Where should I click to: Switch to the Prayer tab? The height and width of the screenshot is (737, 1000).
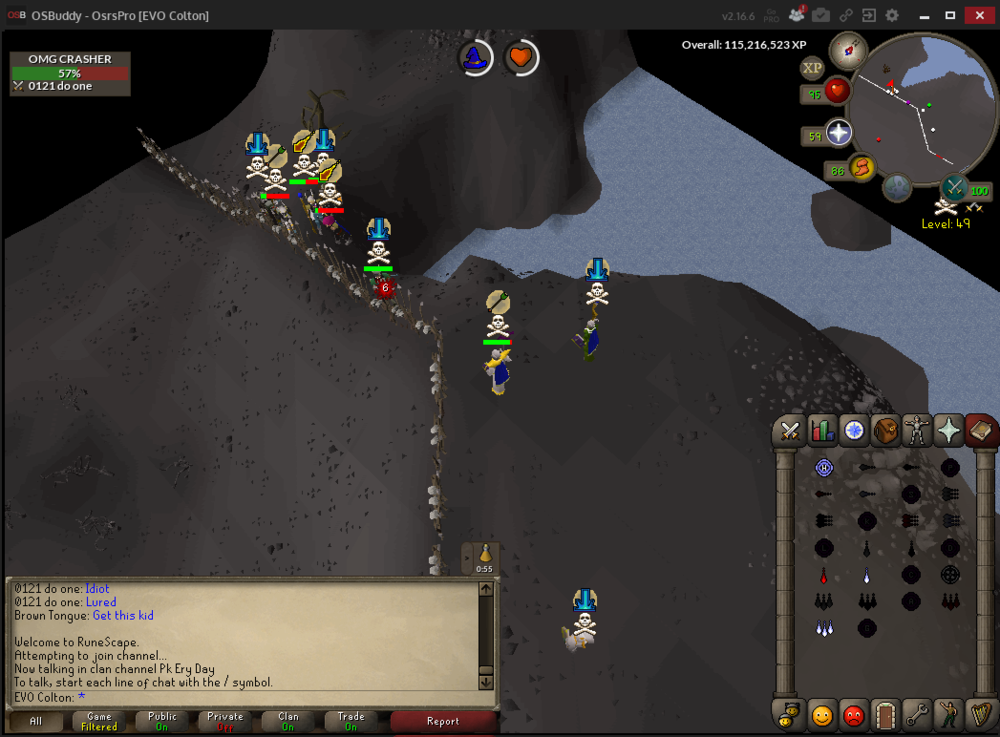(949, 431)
